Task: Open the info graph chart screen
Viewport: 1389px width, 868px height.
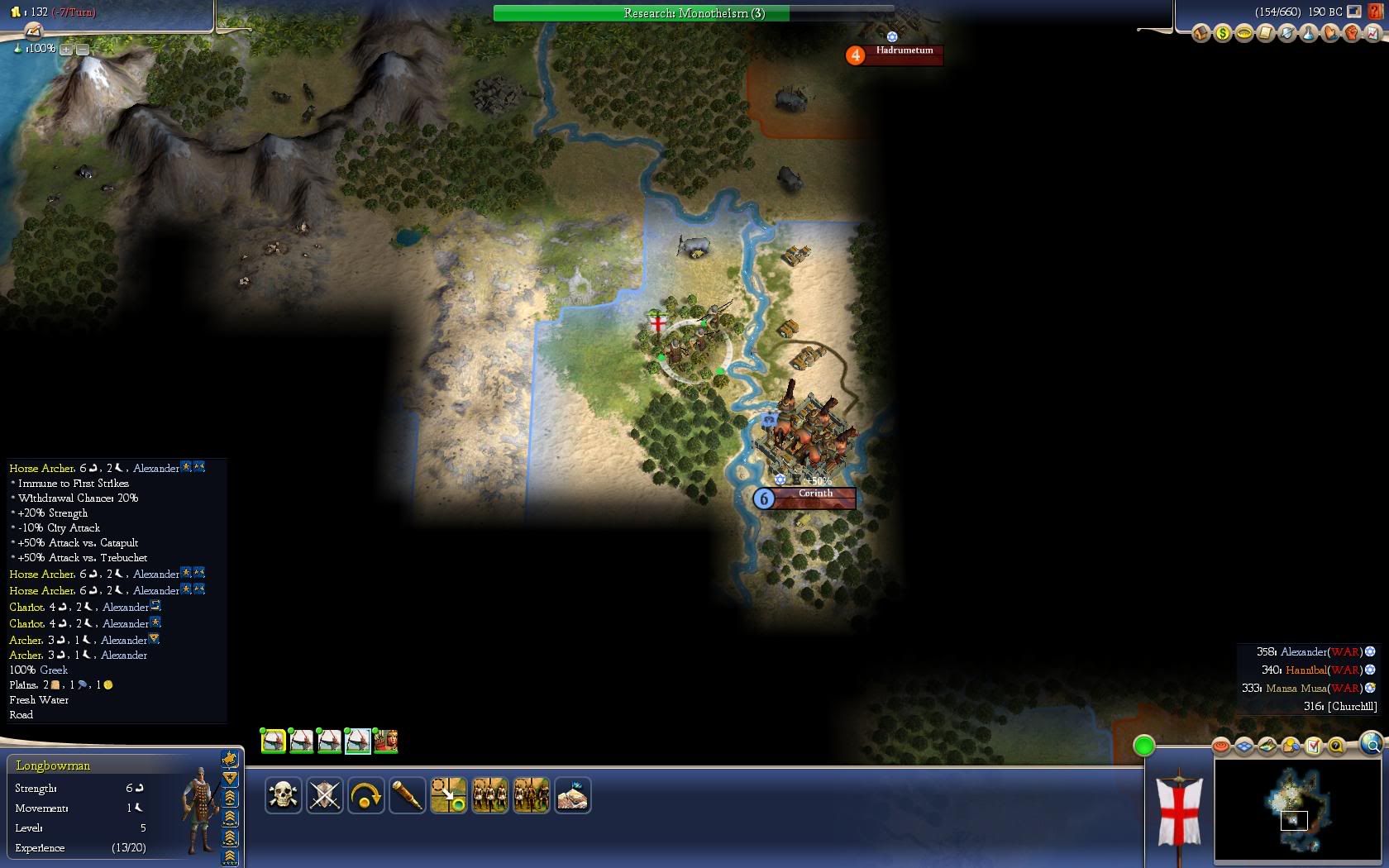Action: click(x=1372, y=34)
